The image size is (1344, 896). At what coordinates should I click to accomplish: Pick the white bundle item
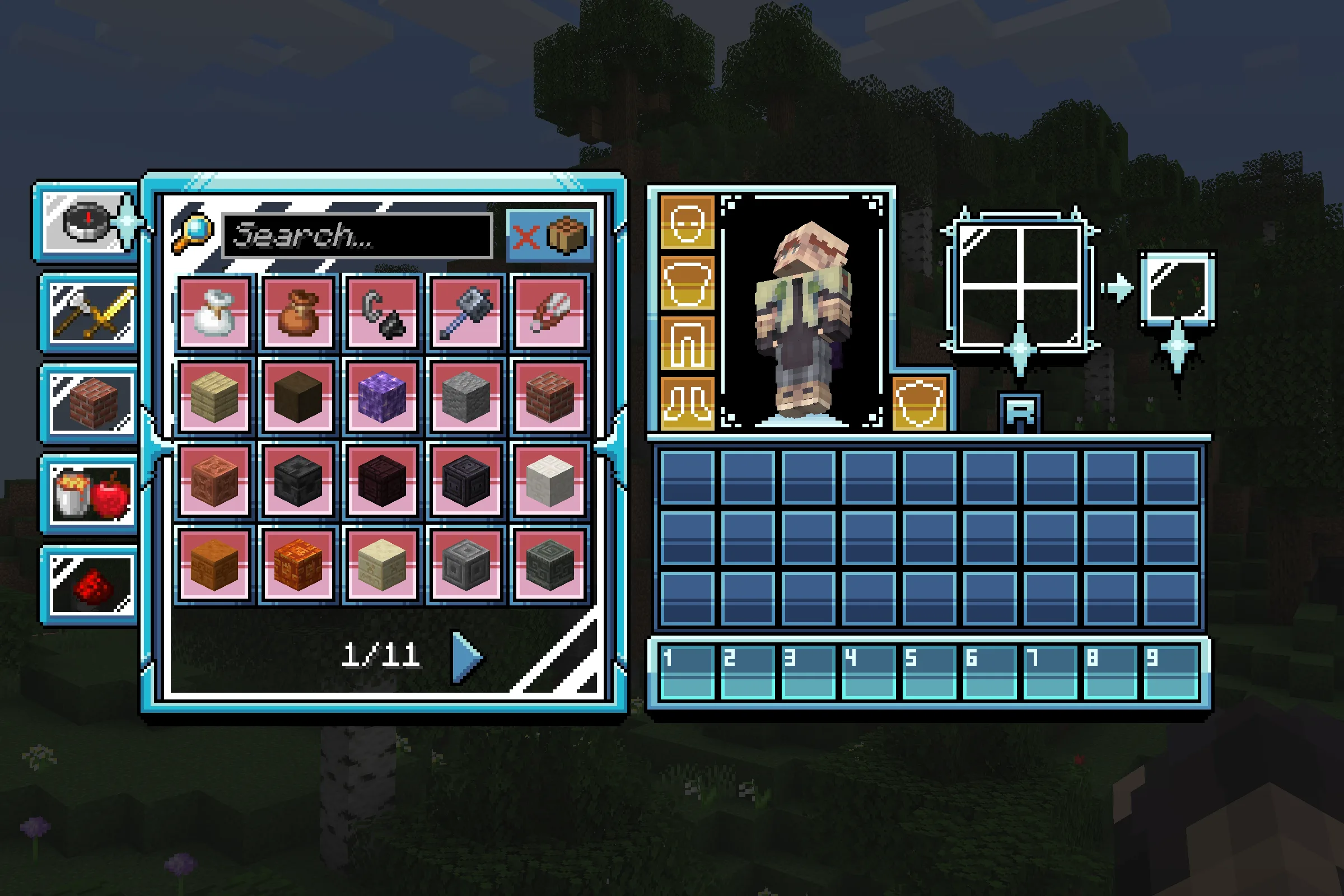point(214,312)
